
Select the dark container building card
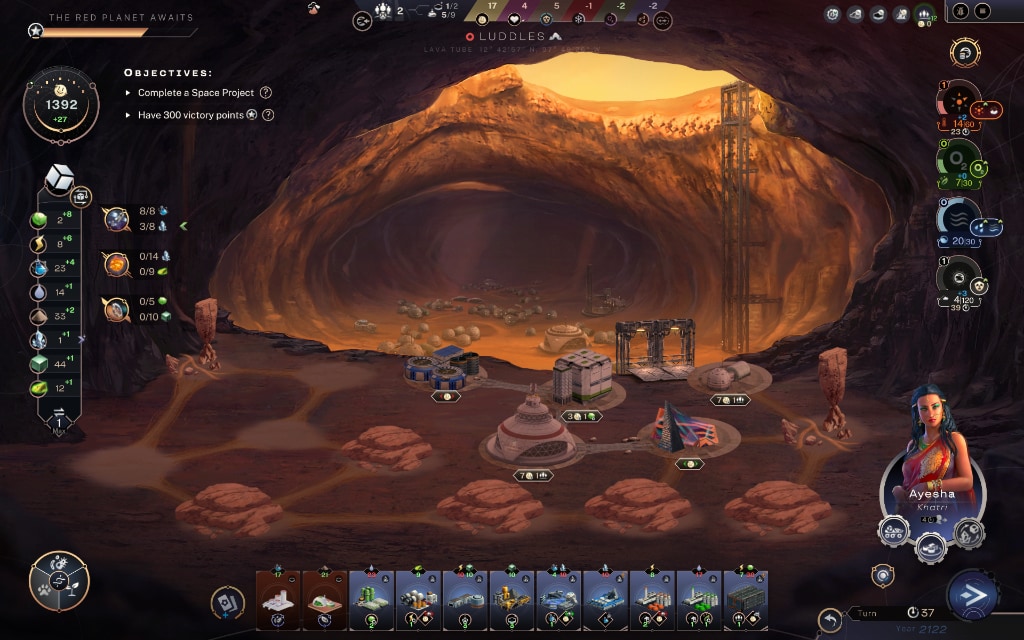(x=745, y=600)
